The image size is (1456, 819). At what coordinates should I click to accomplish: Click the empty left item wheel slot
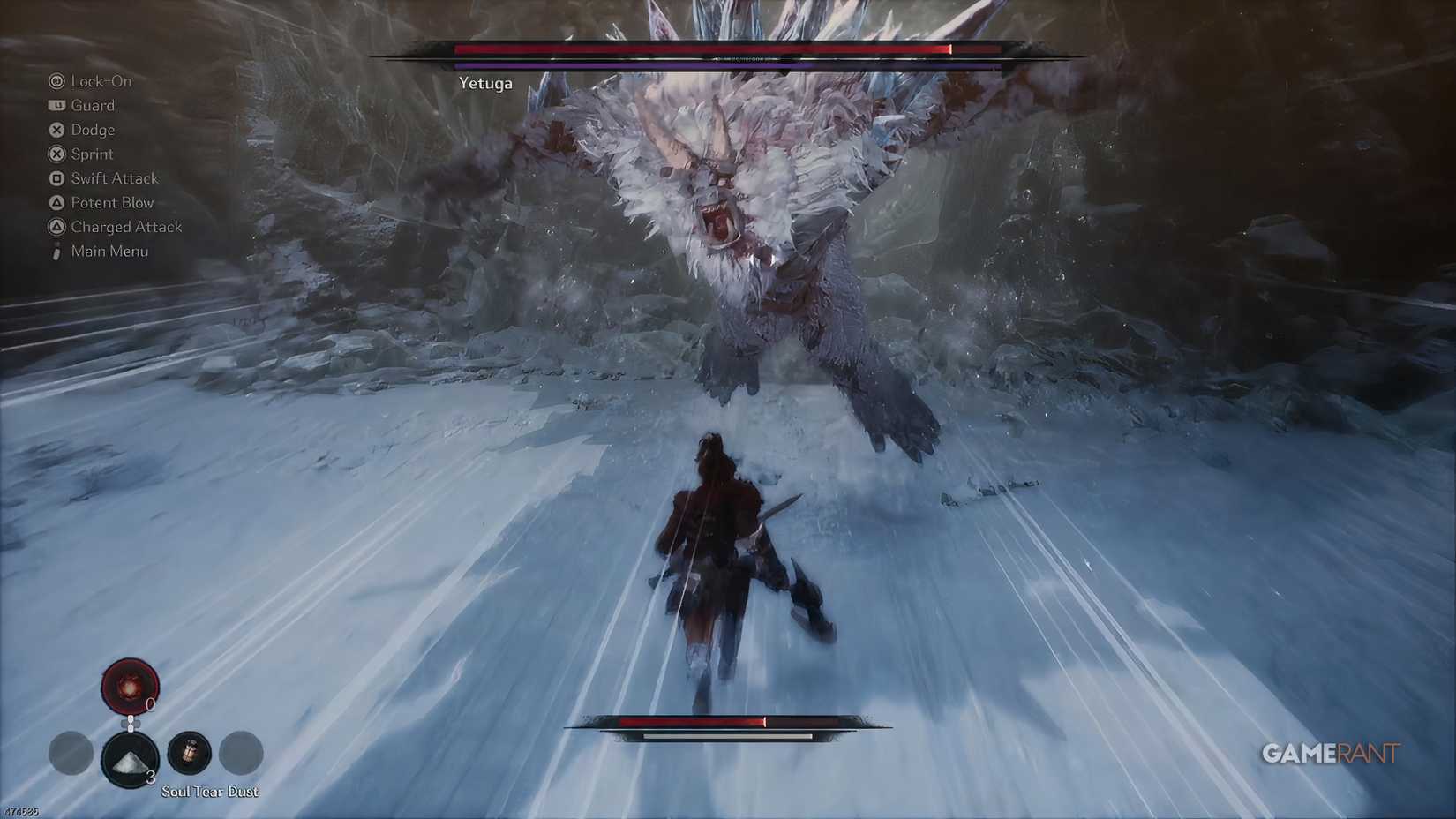(x=71, y=754)
